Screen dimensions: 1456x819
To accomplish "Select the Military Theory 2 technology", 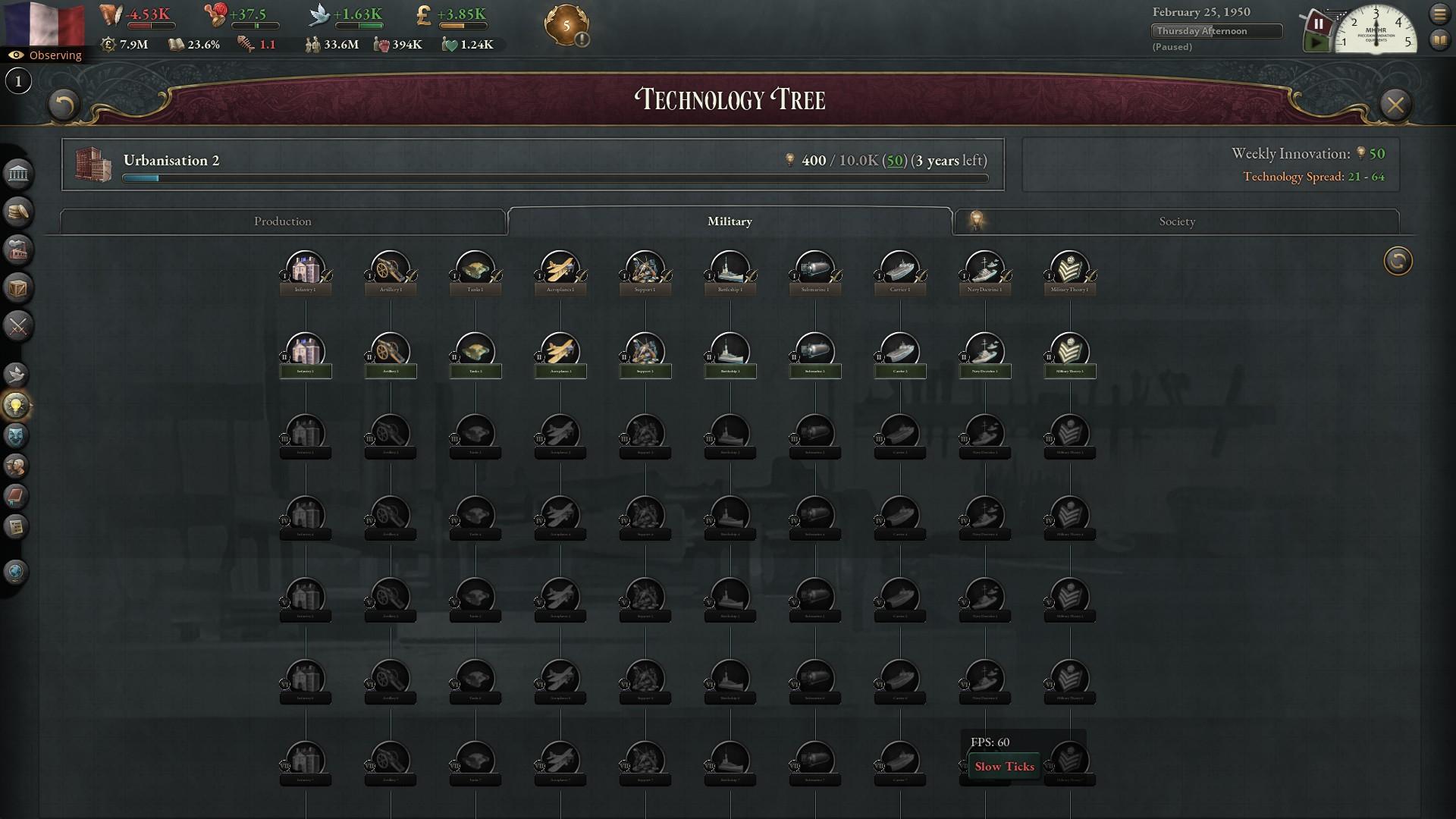I will 1070,353.
